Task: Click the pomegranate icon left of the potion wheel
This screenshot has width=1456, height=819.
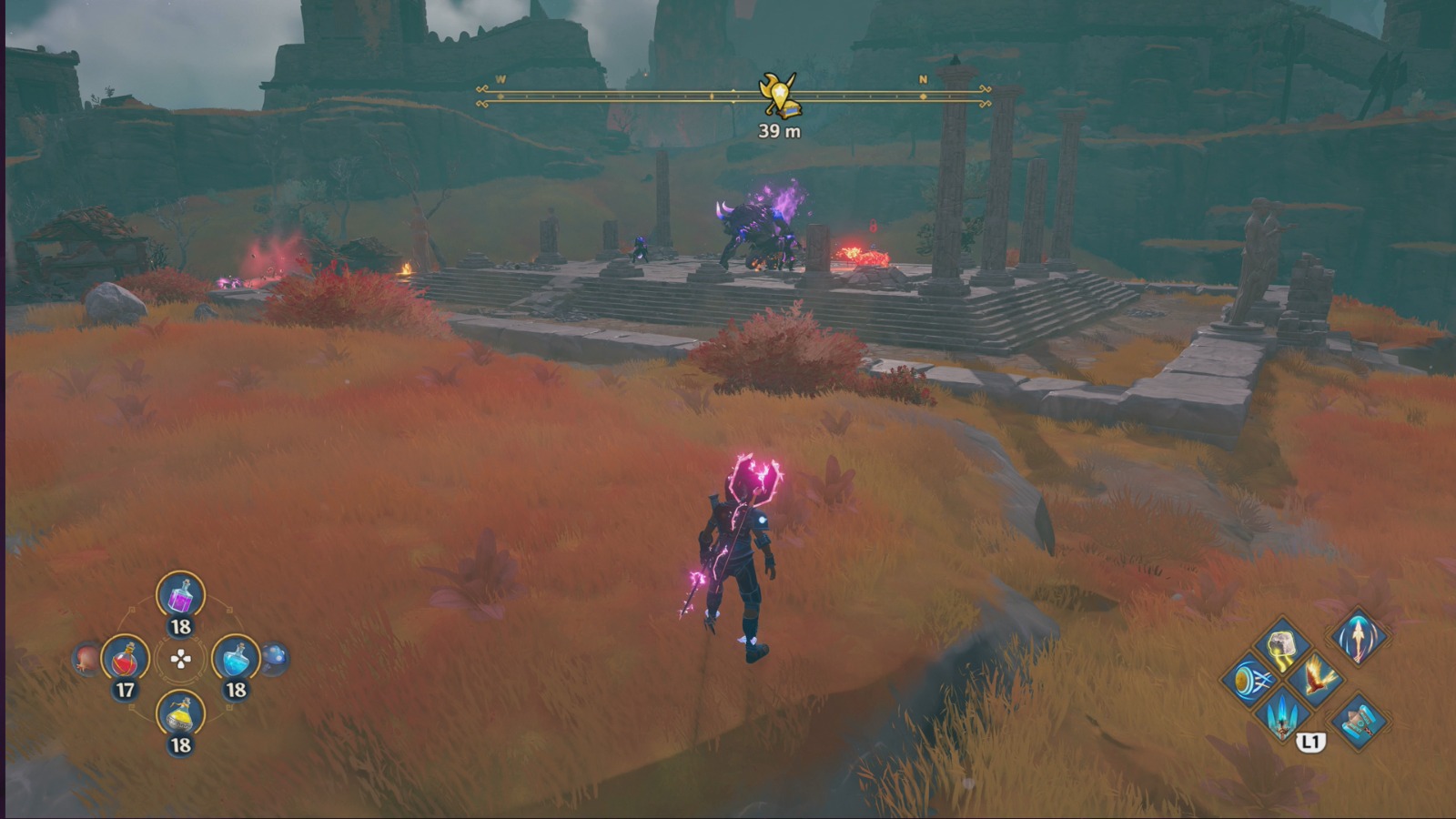Action: 84,659
